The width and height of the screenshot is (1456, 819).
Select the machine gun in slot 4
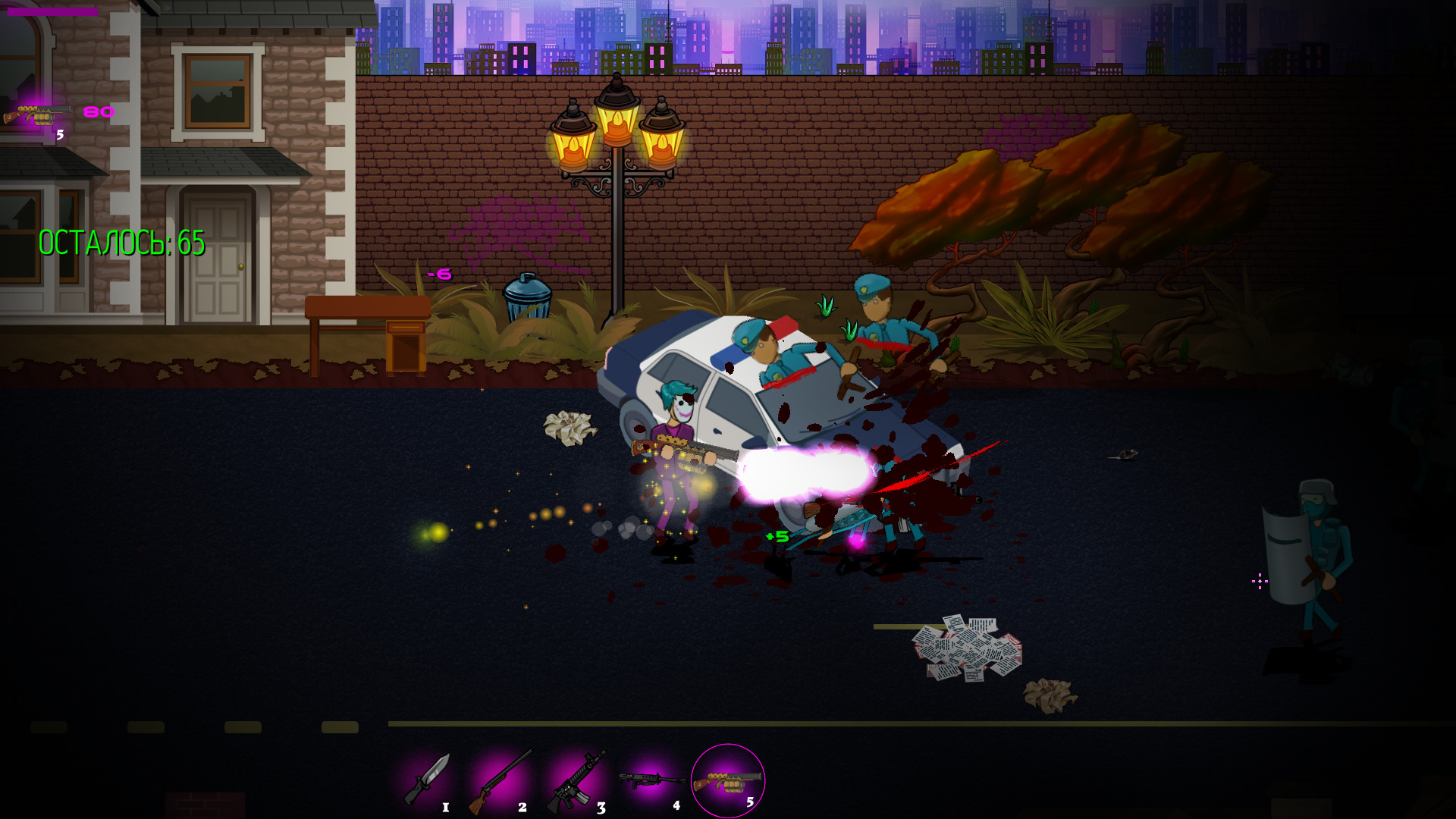[648, 777]
